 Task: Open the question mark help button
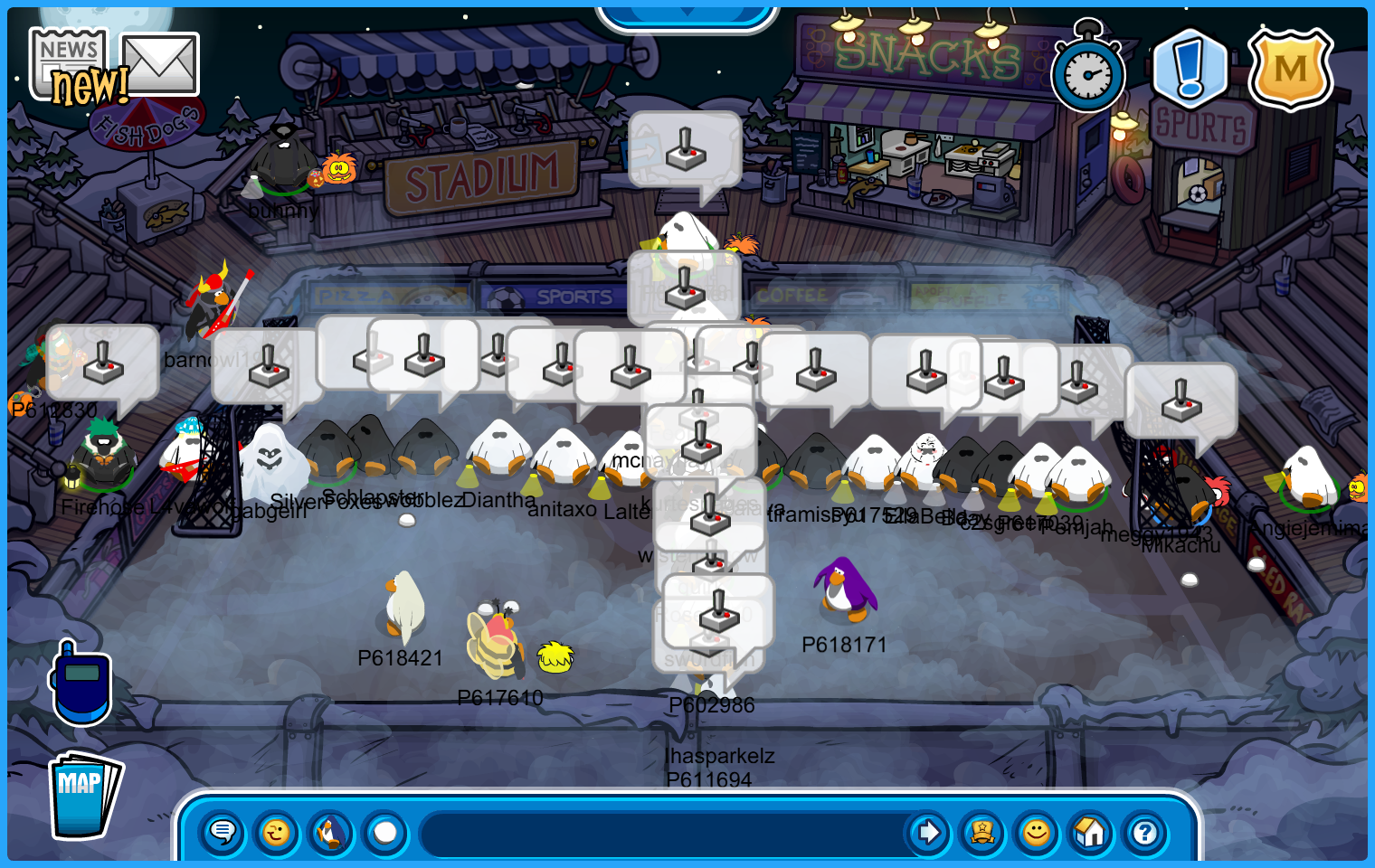point(1145,832)
